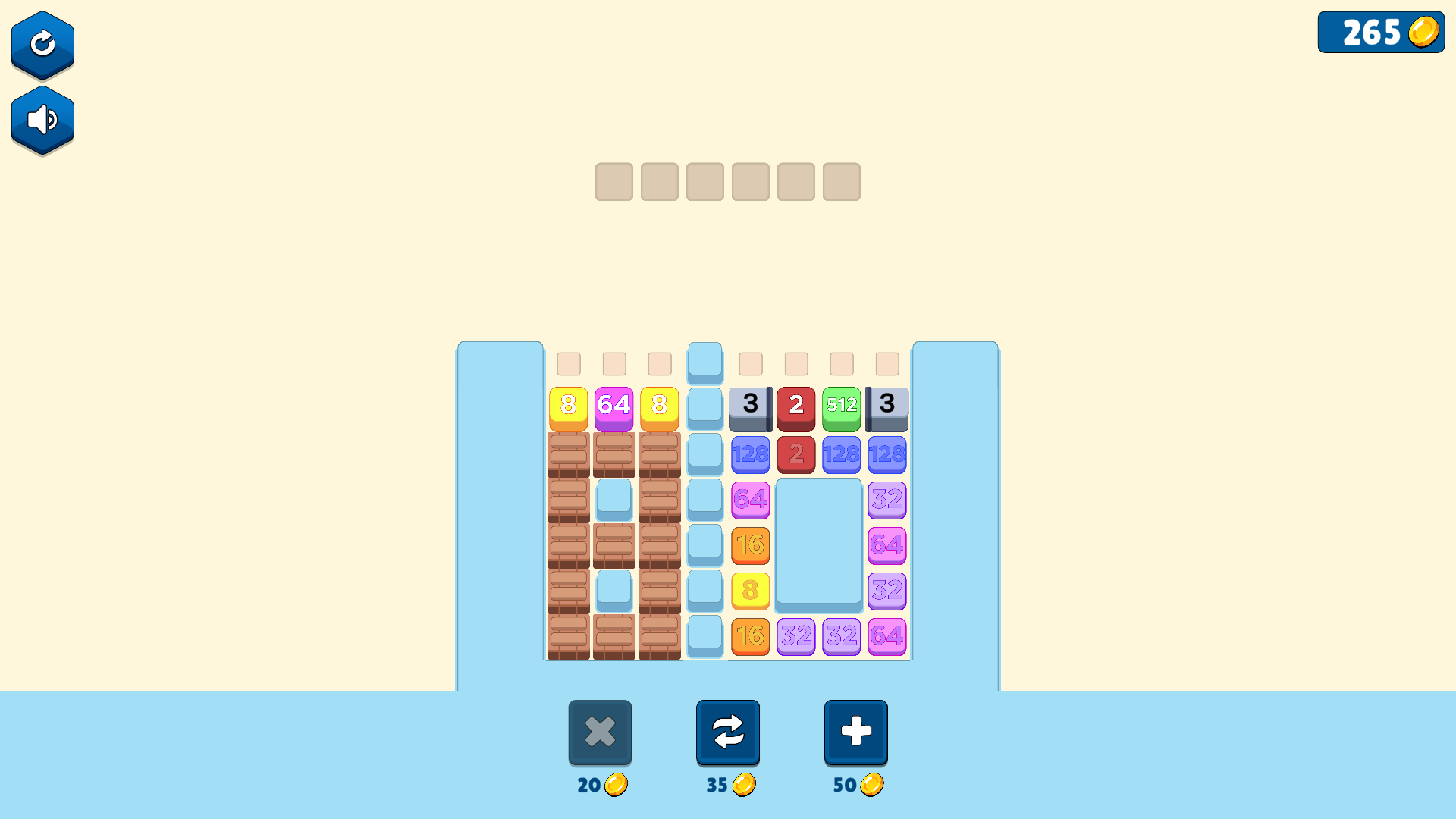This screenshot has height=819, width=1456.
Task: Click the orange 16 tile at bottom left
Action: tap(751, 637)
